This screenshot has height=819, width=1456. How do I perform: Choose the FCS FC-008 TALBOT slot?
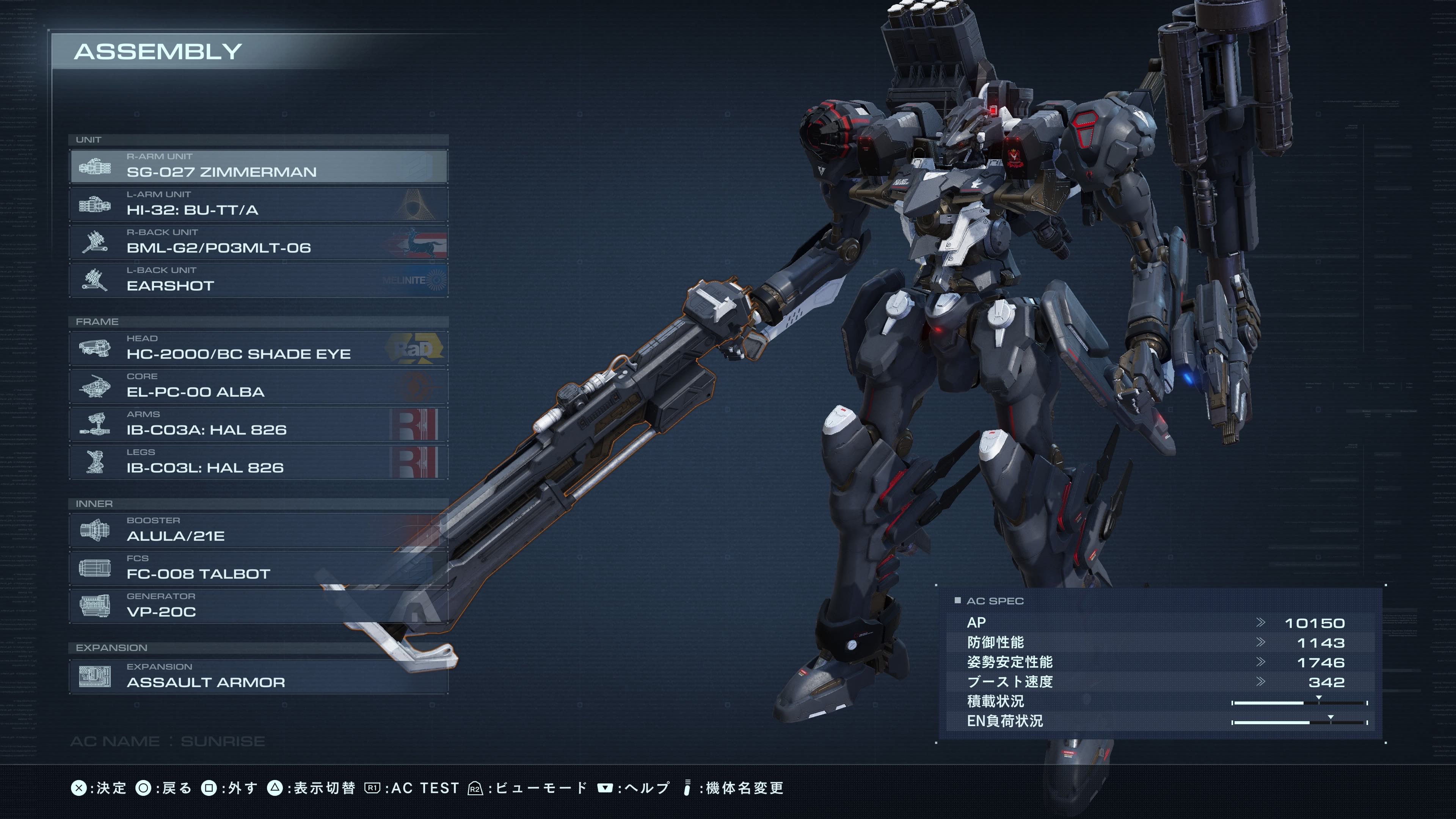click(258, 568)
